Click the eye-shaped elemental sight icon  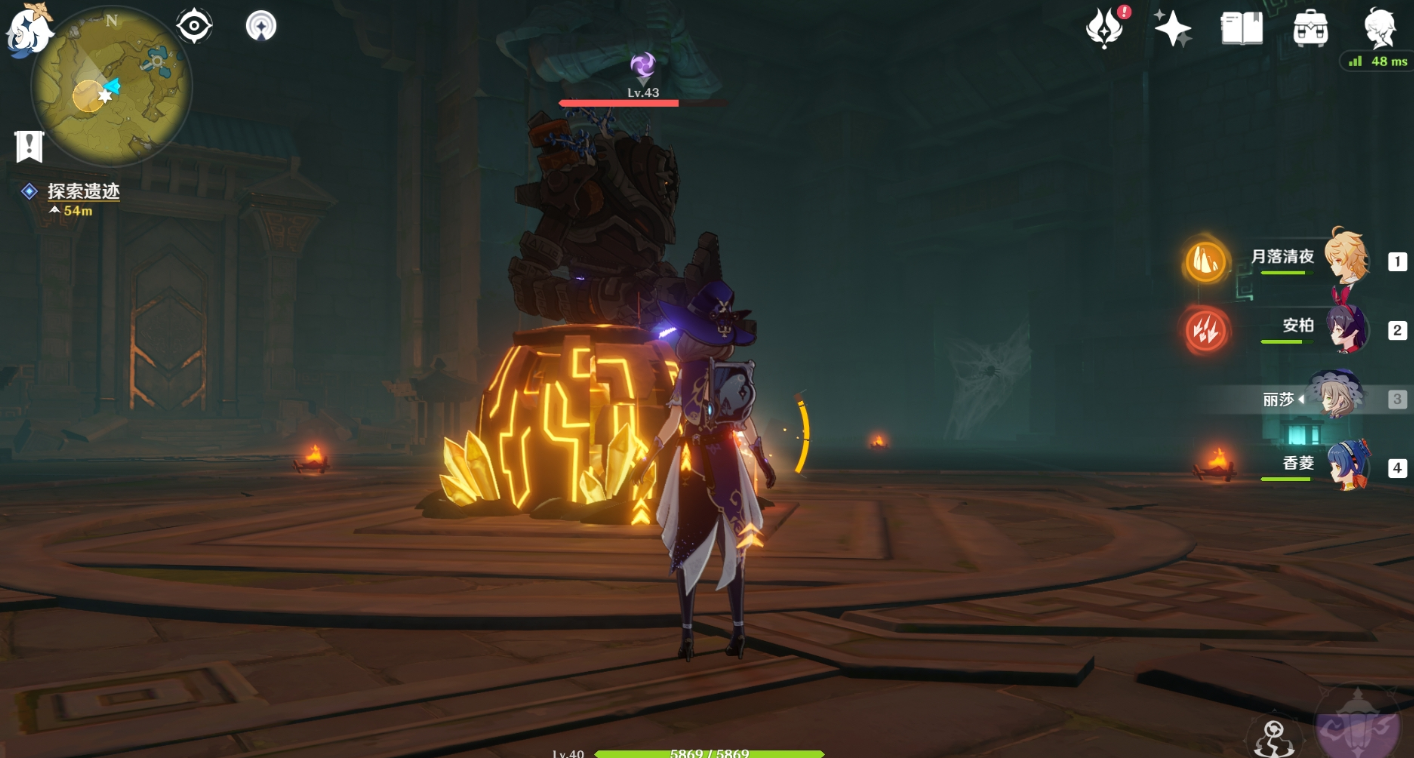point(194,25)
